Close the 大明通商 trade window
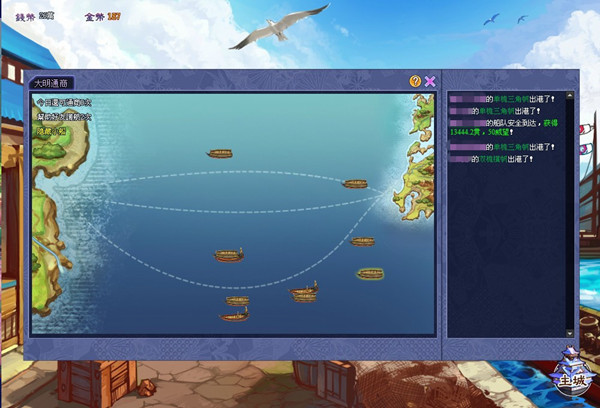The image size is (600, 408). point(430,81)
